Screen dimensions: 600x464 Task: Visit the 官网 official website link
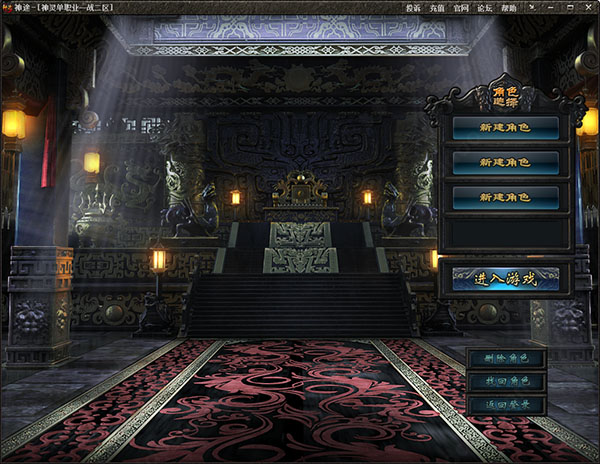point(461,7)
